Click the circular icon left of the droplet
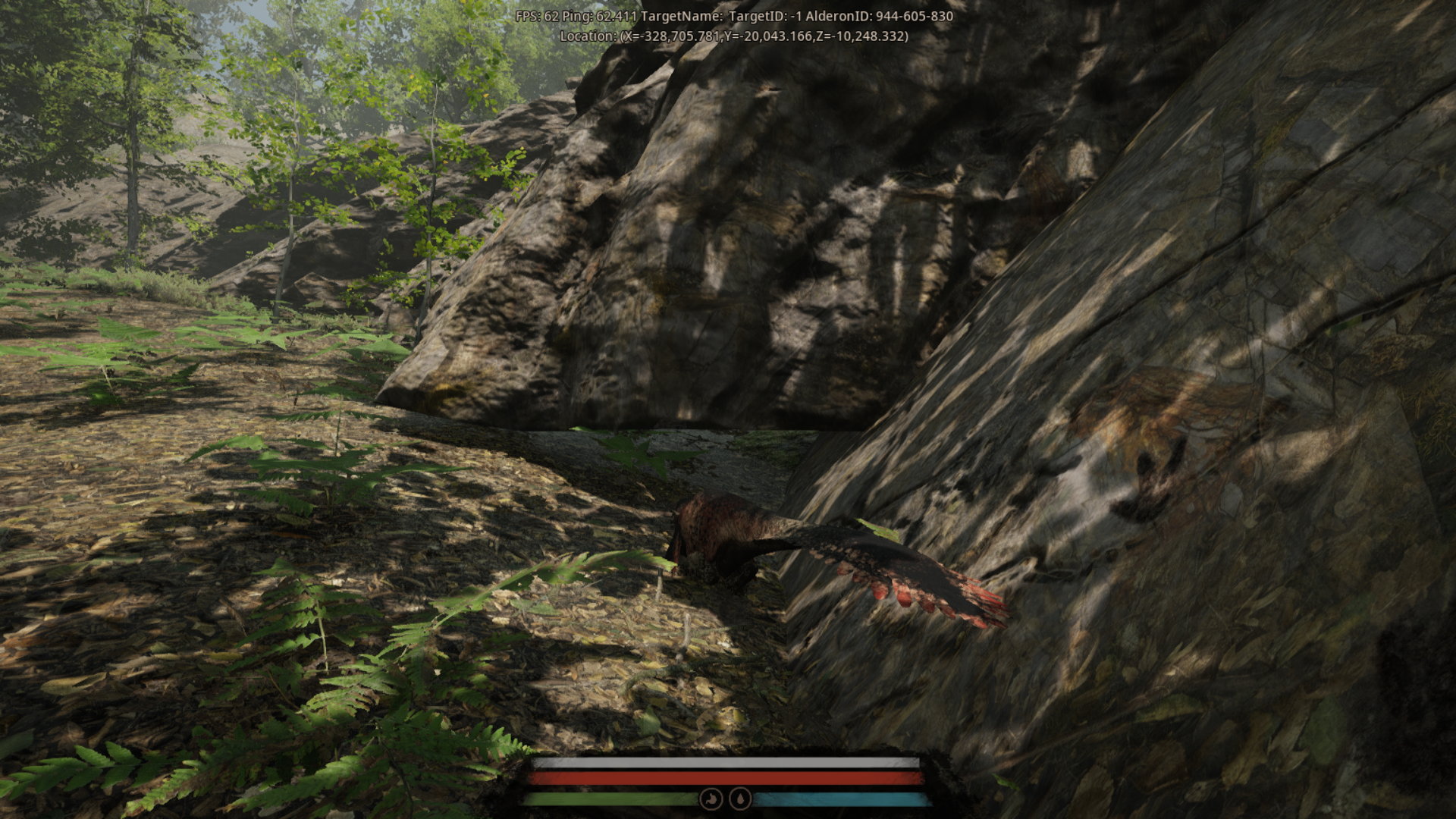 tap(711, 799)
